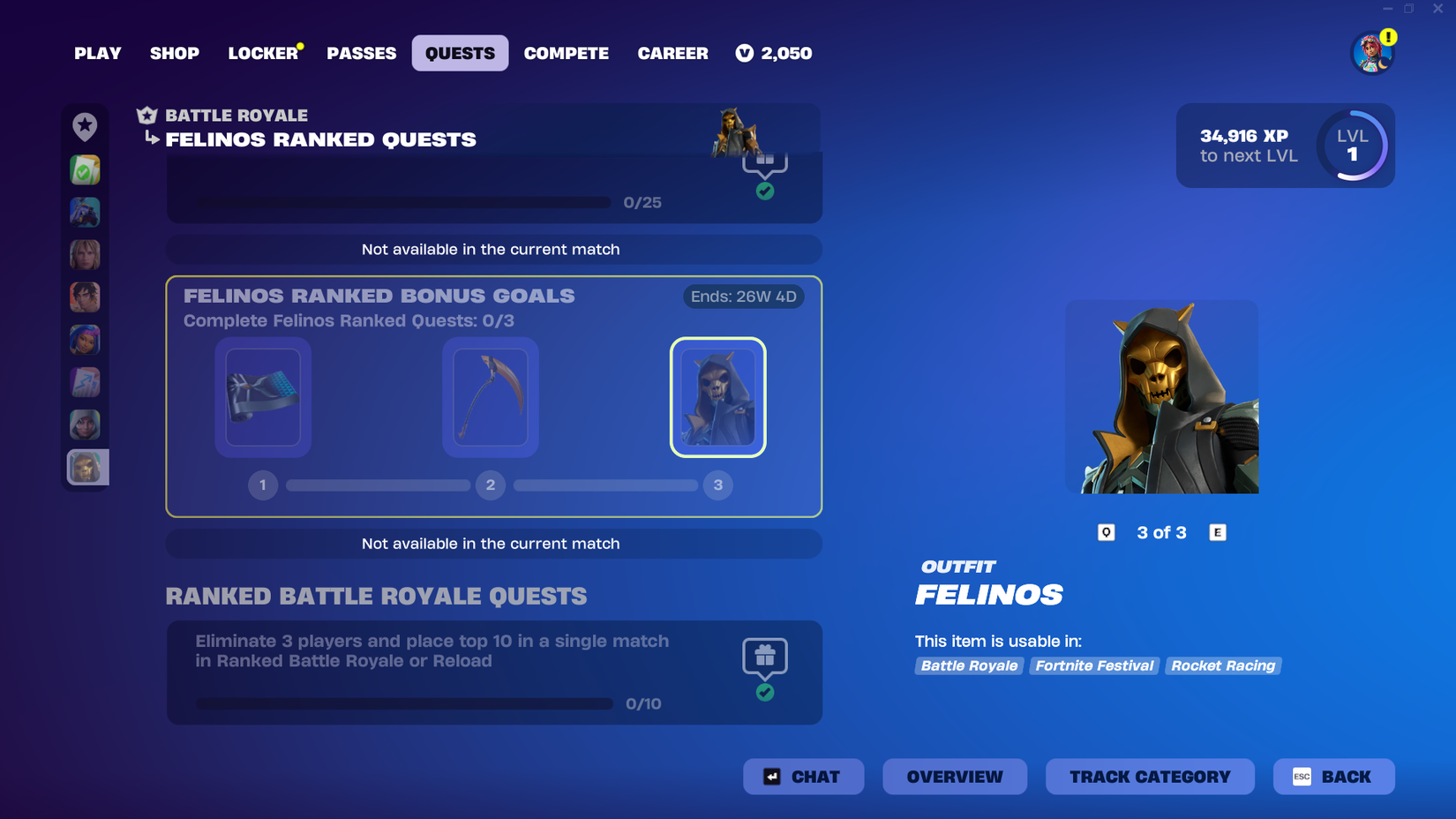1456x819 pixels.
Task: Select the scythe pickaxe bonus reward
Action: point(490,398)
